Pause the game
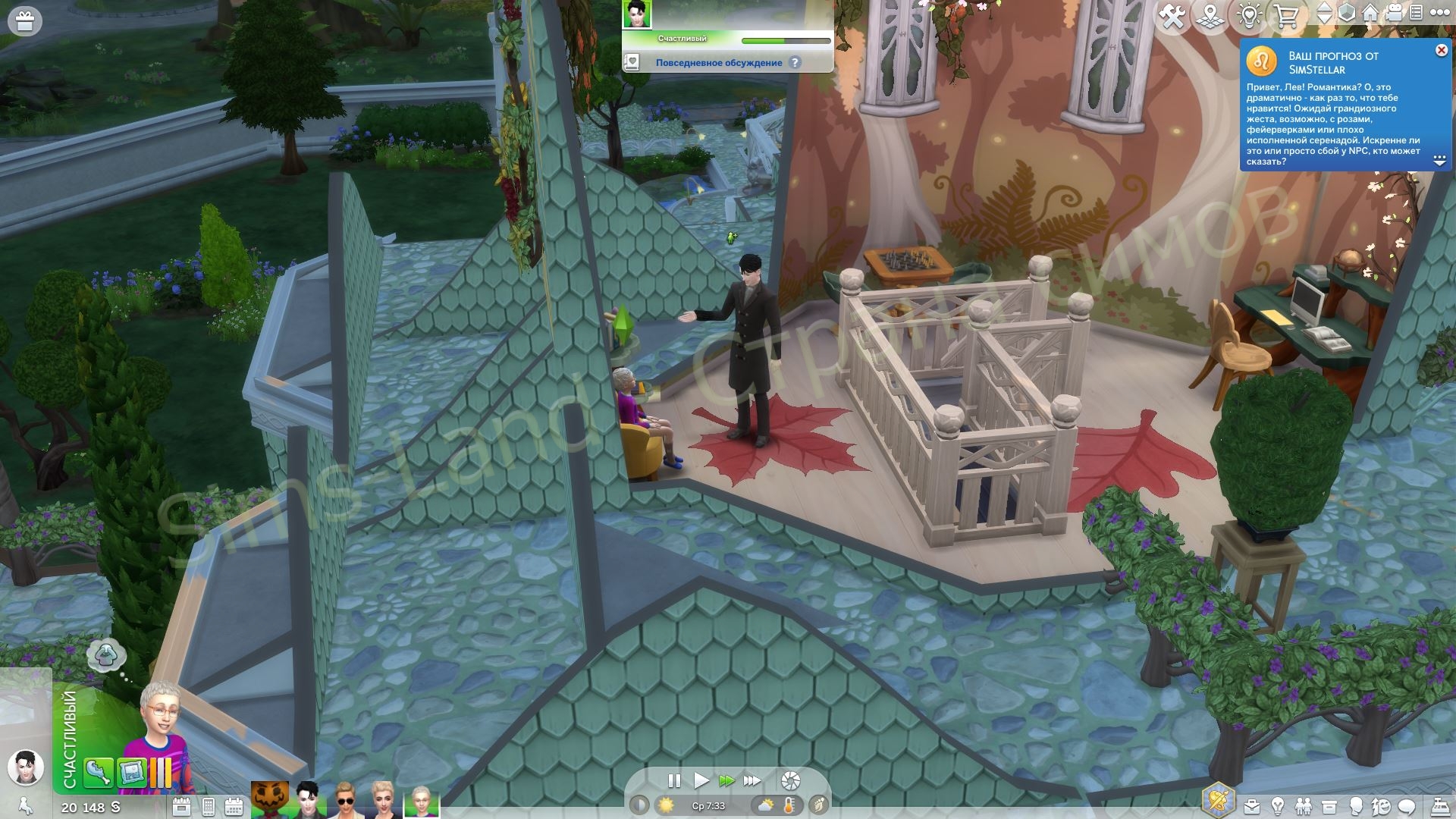Image resolution: width=1456 pixels, height=819 pixels. pyautogui.click(x=673, y=780)
